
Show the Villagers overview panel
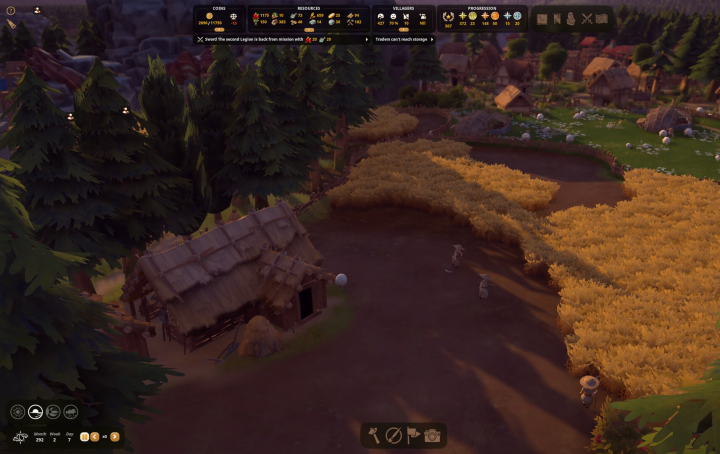click(402, 18)
